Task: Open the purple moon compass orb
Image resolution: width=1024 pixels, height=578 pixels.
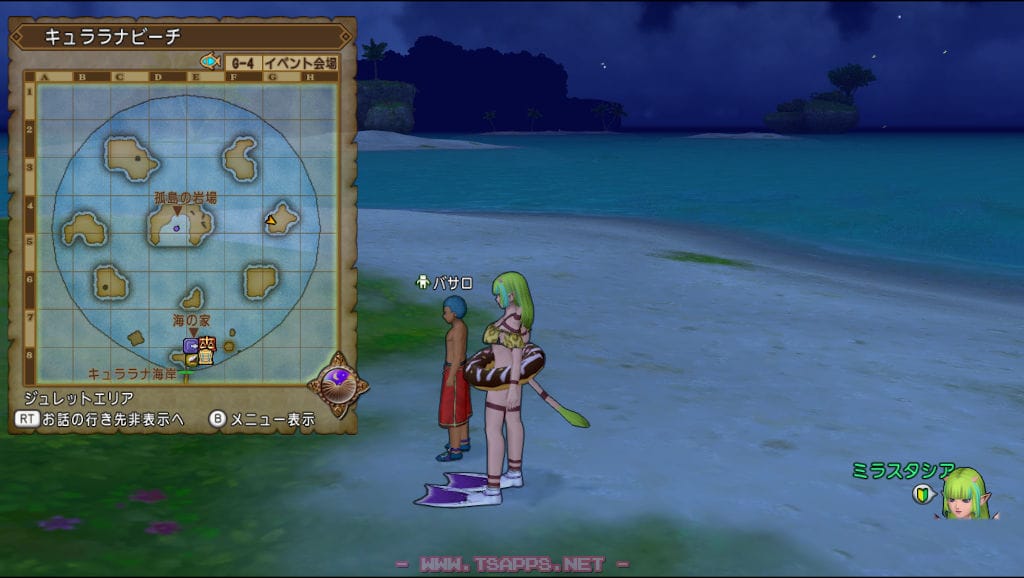Action: [337, 384]
